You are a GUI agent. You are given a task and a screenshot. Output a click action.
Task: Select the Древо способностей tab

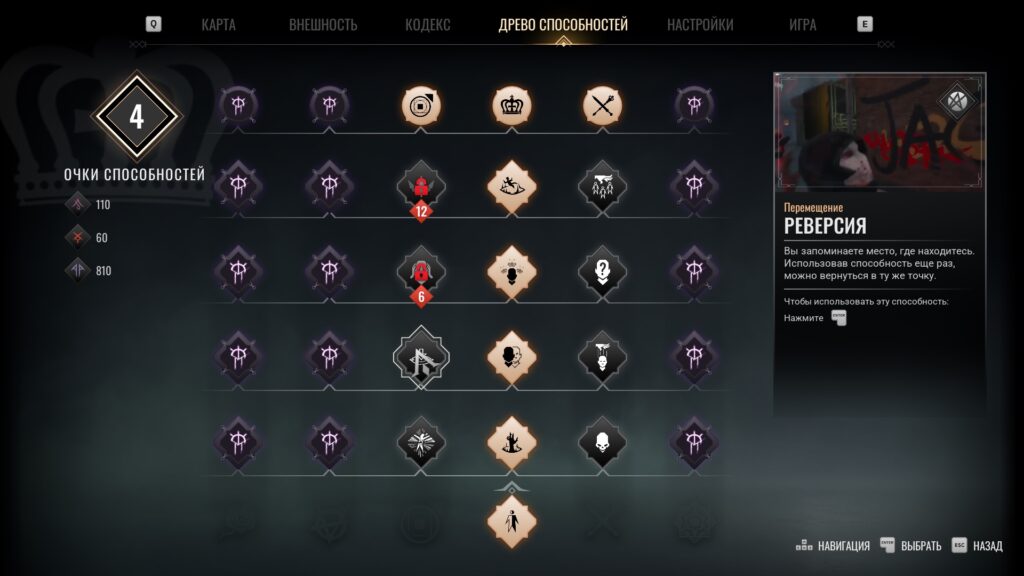click(563, 25)
